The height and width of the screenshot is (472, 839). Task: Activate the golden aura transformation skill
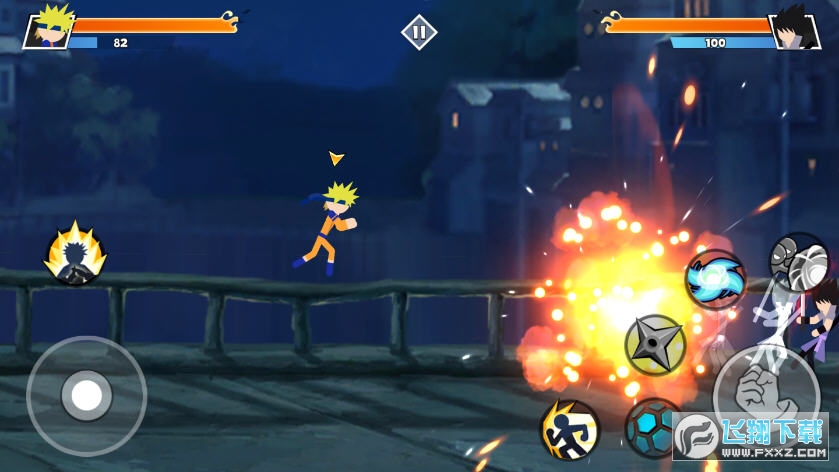[74, 254]
